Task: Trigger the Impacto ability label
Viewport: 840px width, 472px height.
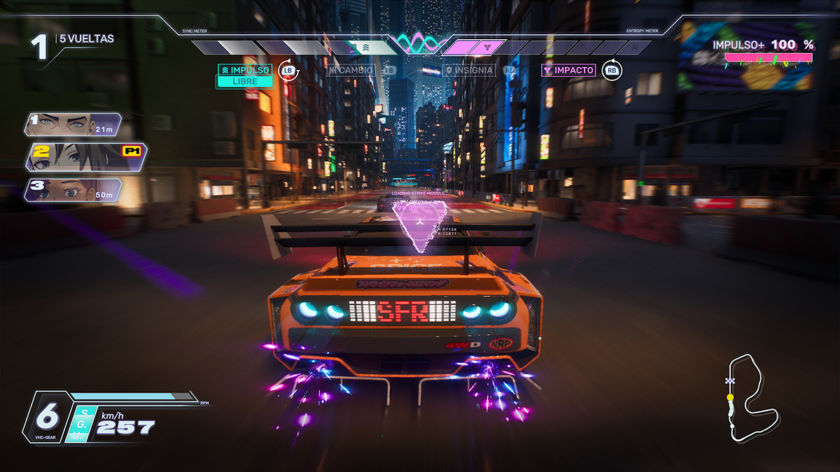Action: click(569, 71)
